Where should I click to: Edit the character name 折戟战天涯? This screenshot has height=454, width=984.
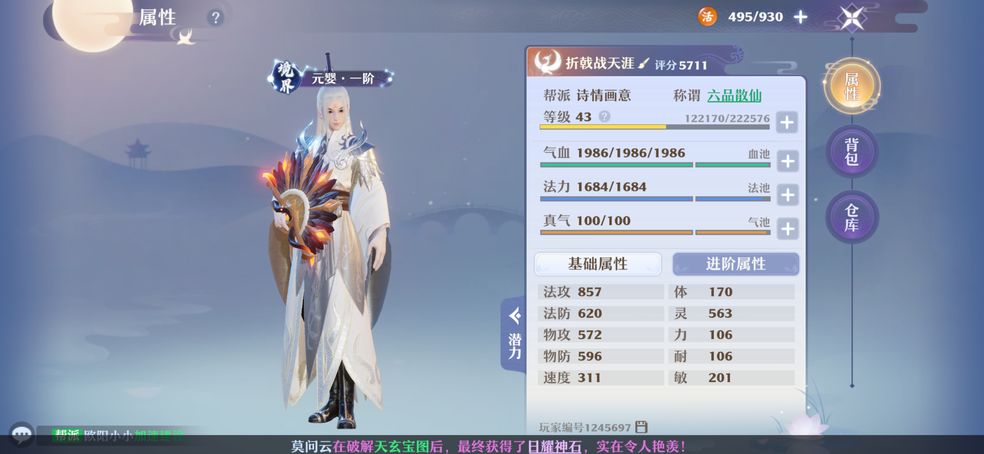pyautogui.click(x=644, y=63)
